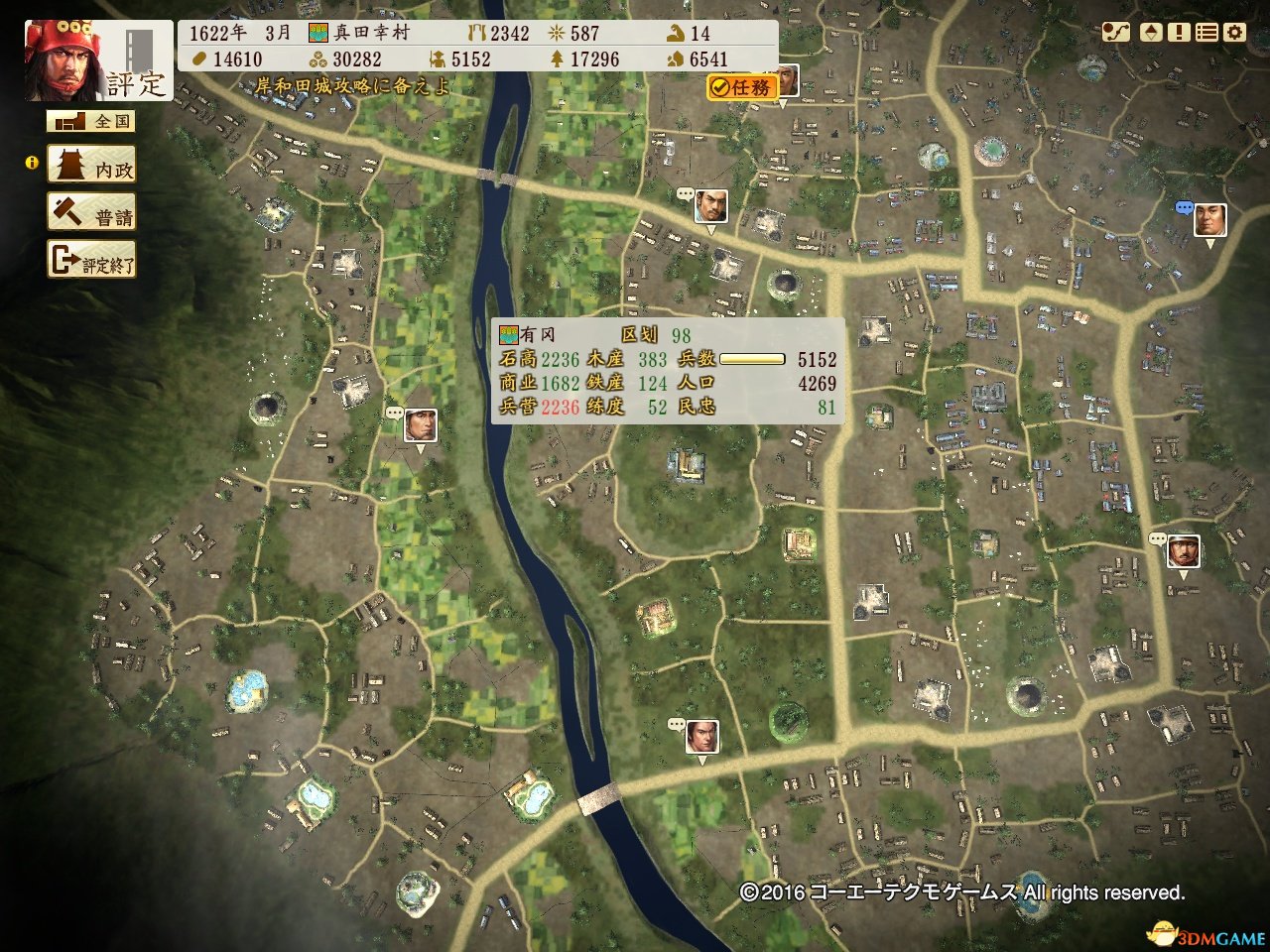Select the 普請 construction menu
The height and width of the screenshot is (952, 1270).
pyautogui.click(x=91, y=213)
